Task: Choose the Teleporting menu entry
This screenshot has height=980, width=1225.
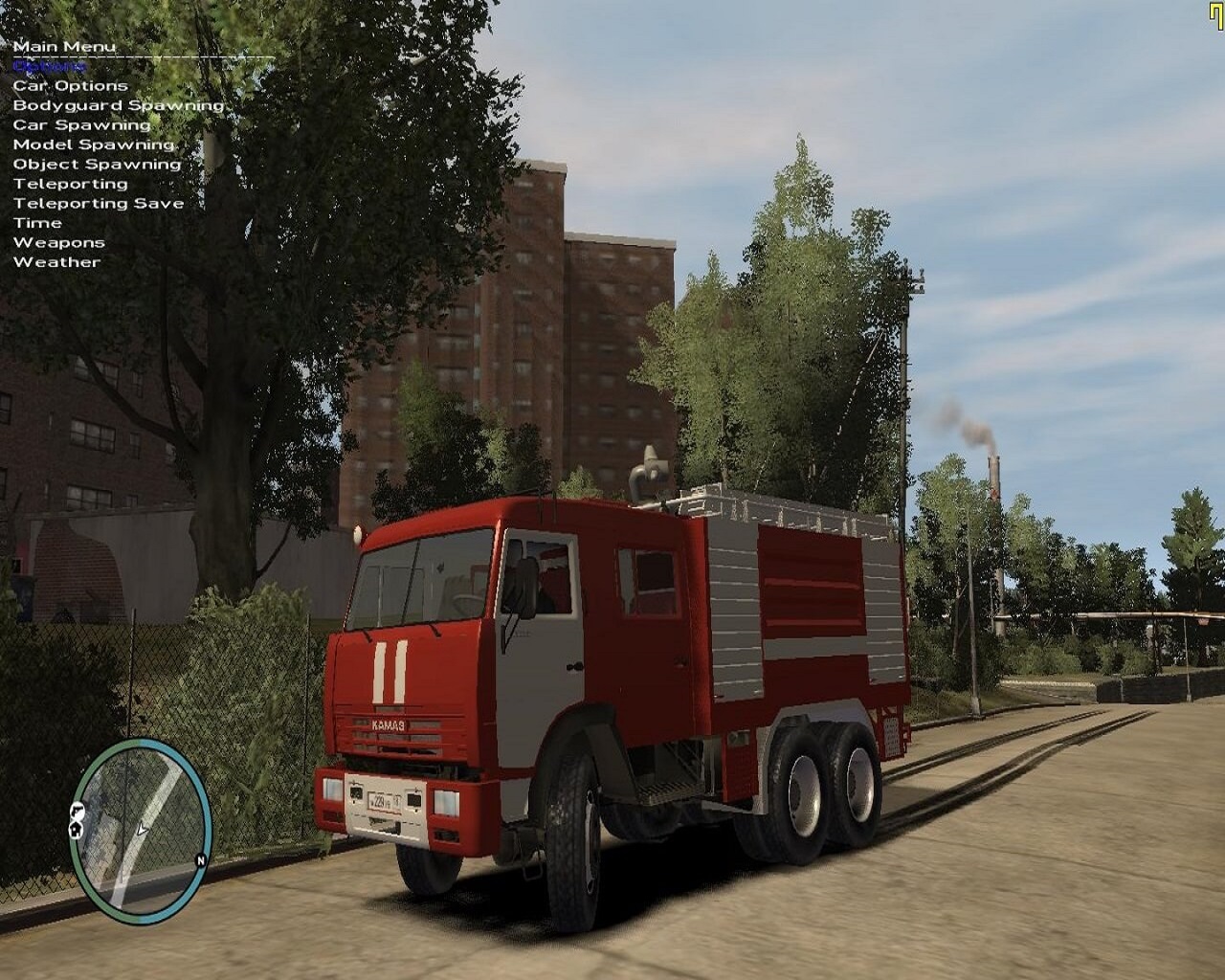Action: (x=70, y=184)
